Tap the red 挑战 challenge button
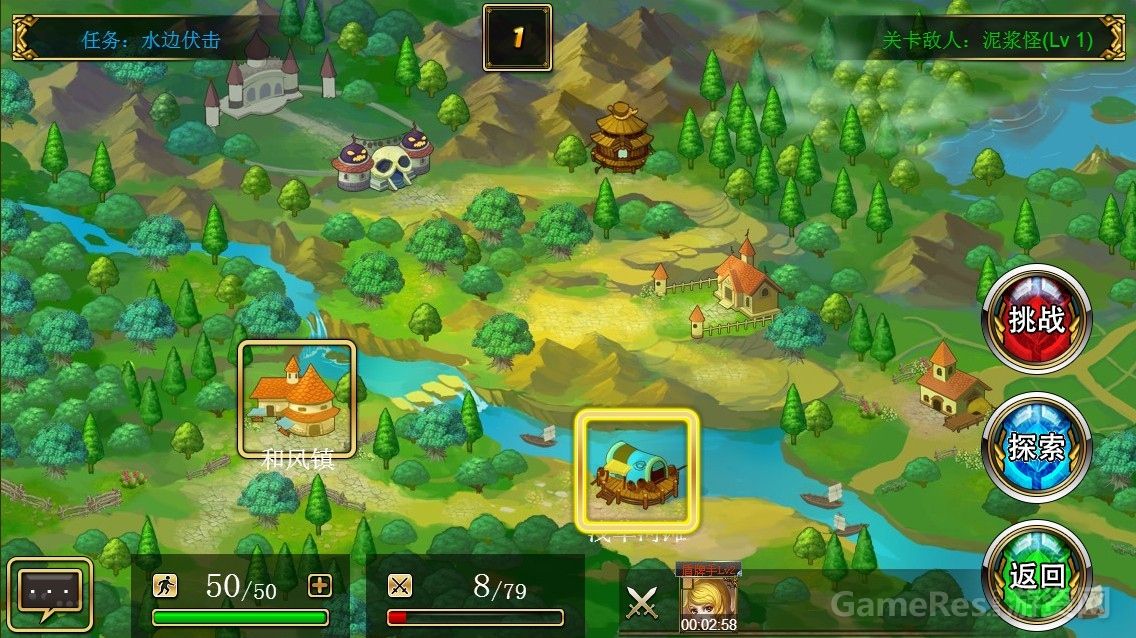Screen dimensions: 1136x638 [x=1036, y=320]
